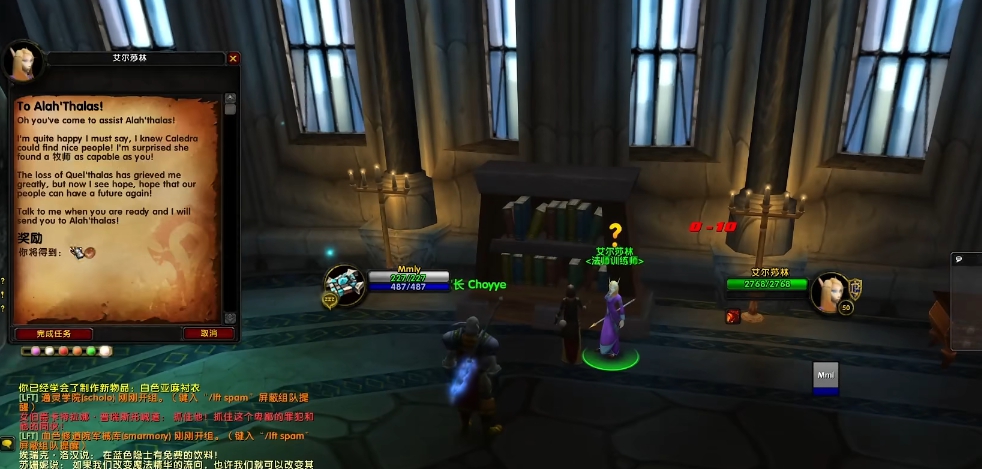Close the quest window with the X
This screenshot has width=982, height=469.
(233, 59)
